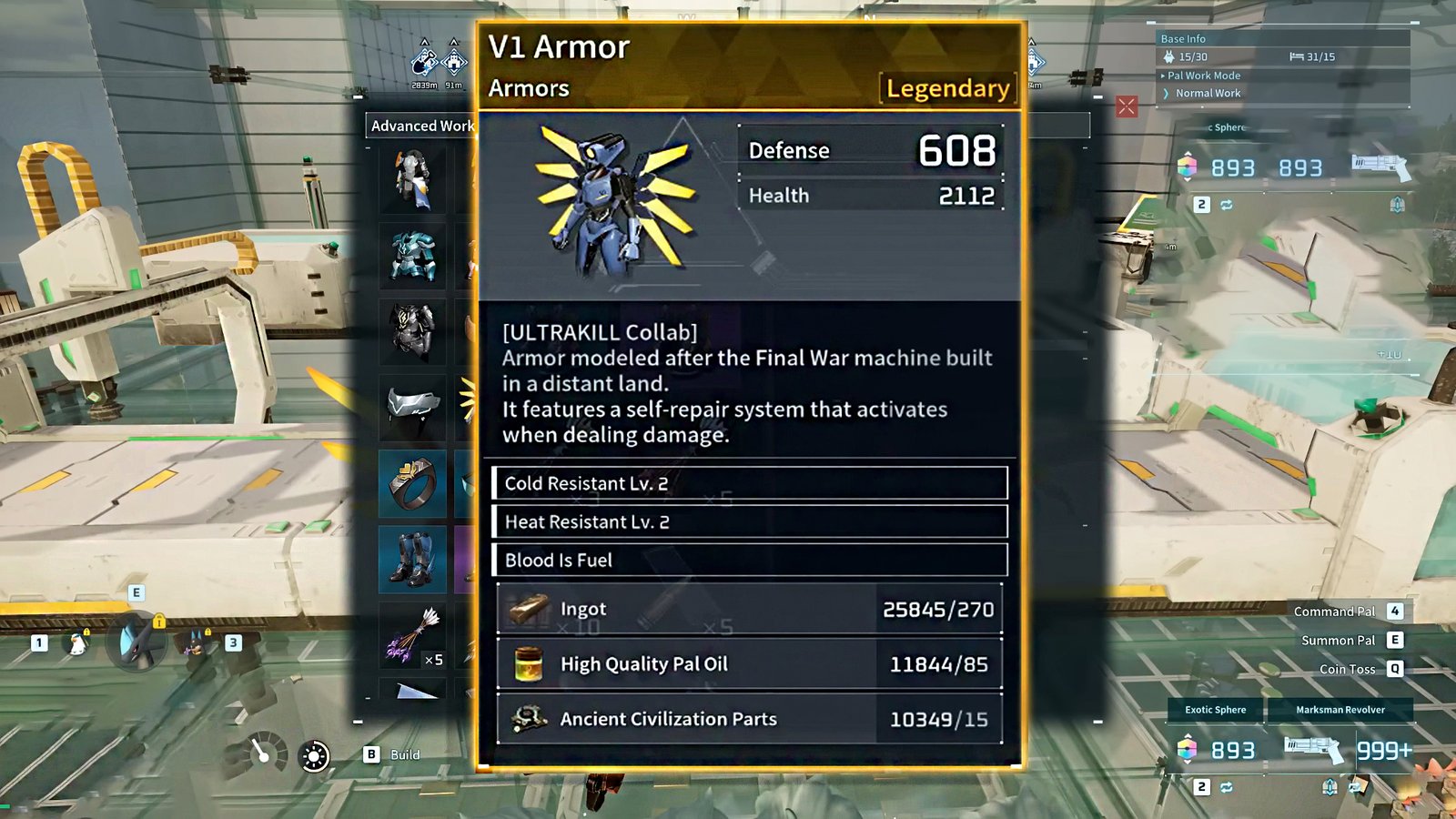The image size is (1456, 819).
Task: Select the white and blue armor recipe
Action: tap(412, 180)
